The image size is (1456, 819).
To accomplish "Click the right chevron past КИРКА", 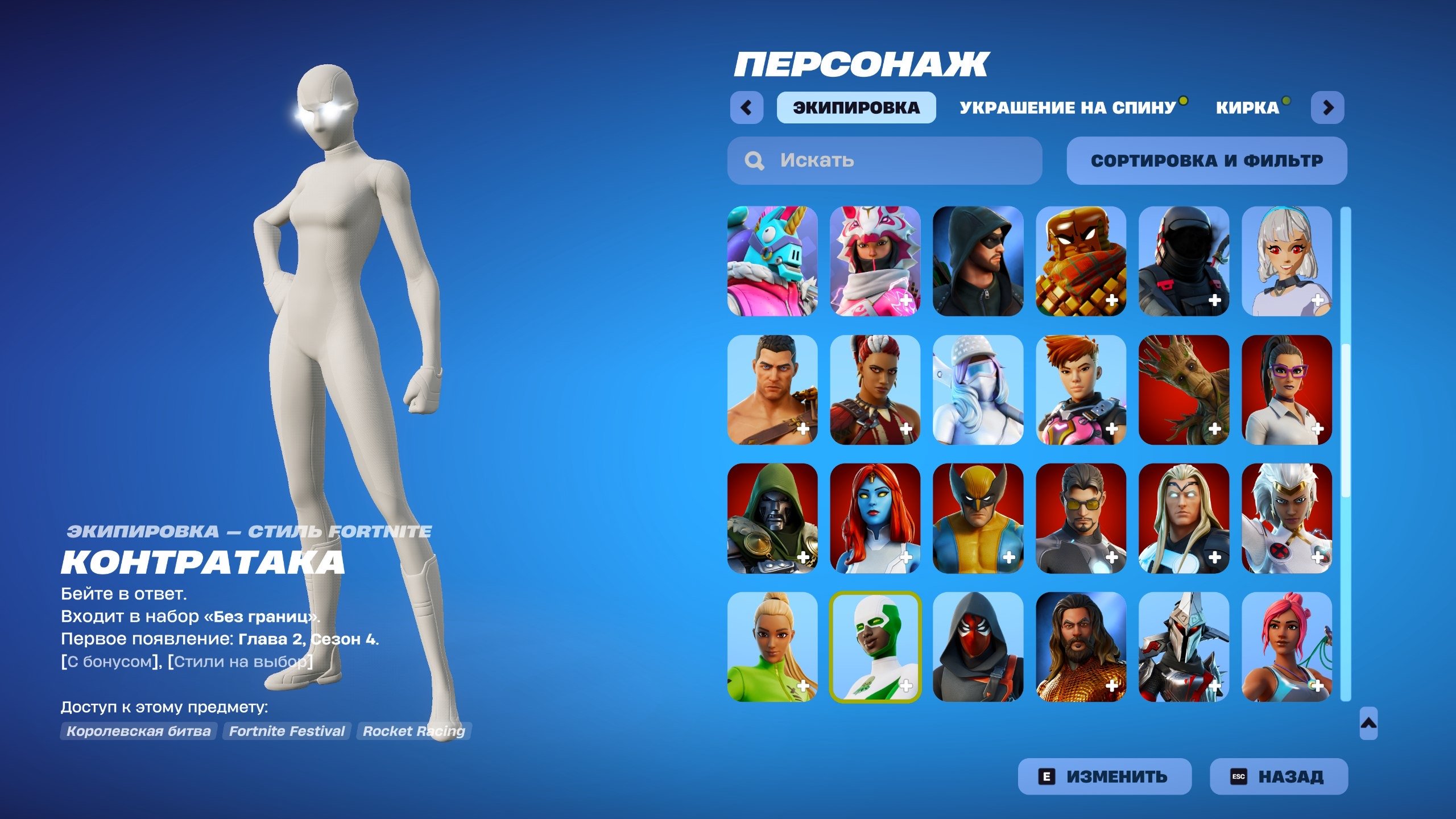I will [x=1328, y=106].
